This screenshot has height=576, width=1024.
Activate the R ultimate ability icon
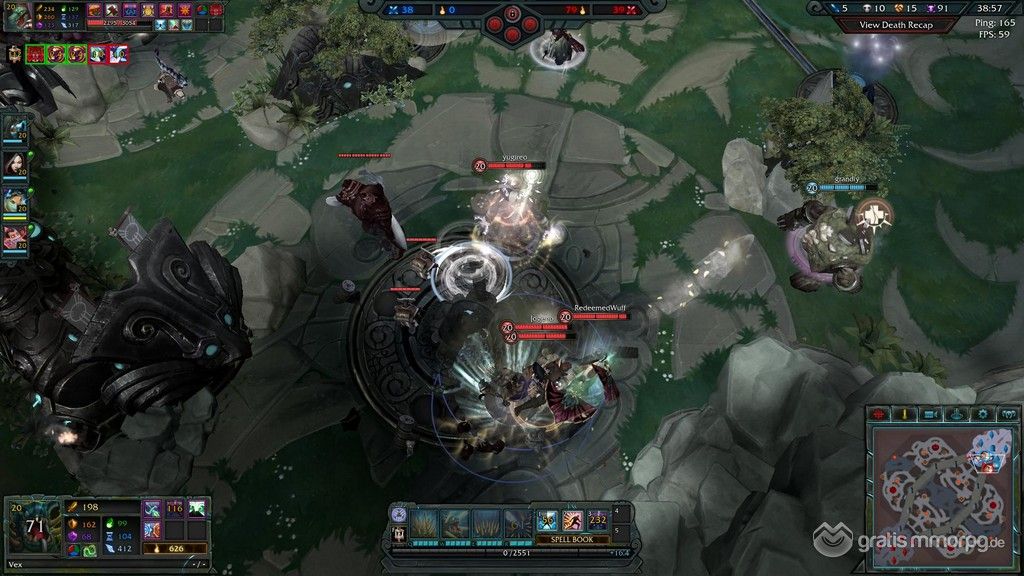[517, 522]
